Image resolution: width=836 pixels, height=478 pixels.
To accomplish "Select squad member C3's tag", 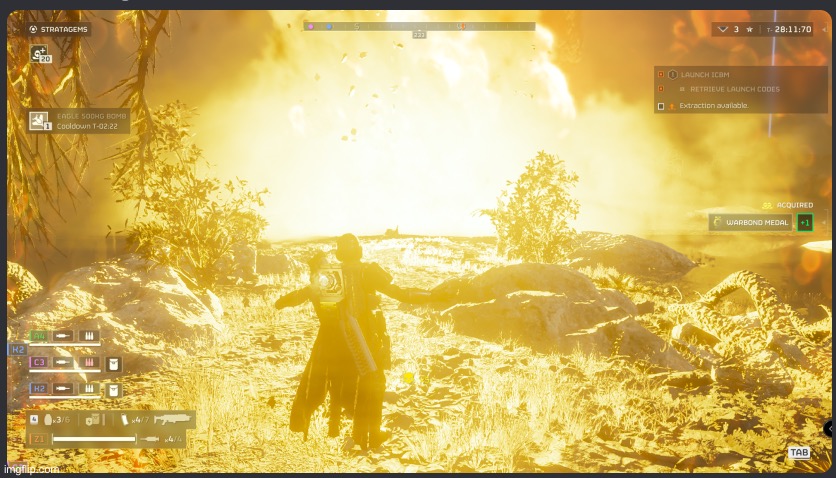I will pos(40,362).
